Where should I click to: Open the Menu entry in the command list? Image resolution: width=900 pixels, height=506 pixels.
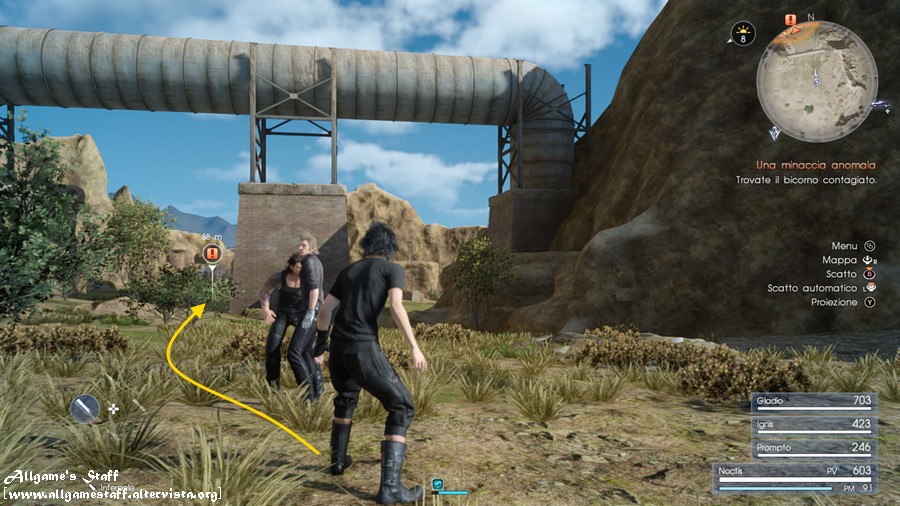[844, 245]
